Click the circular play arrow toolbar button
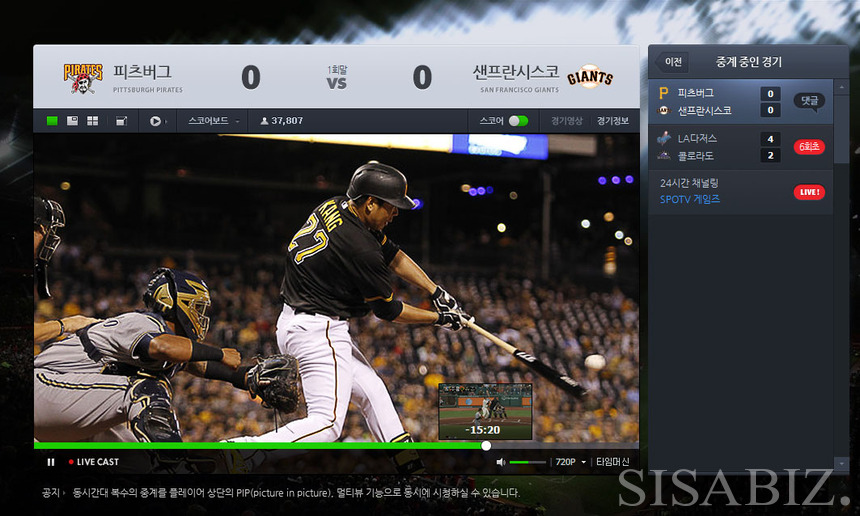Screen dimensions: 860x516 tap(156, 121)
